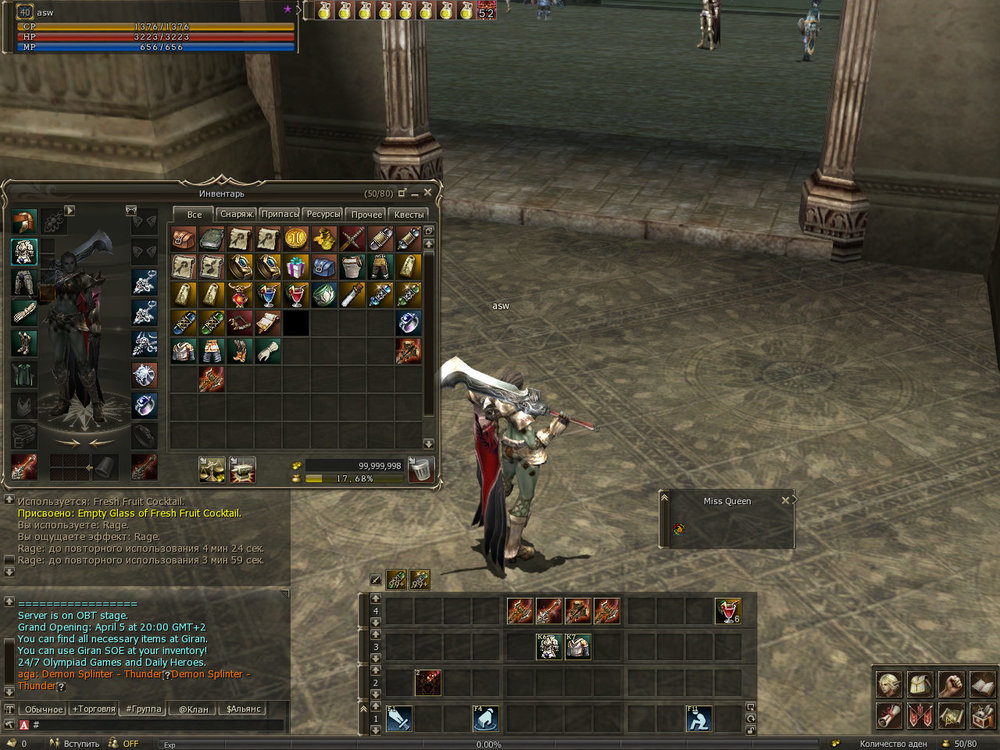The image size is (1000, 750).
Task: Close the Miss Queen target window
Action: 785,500
